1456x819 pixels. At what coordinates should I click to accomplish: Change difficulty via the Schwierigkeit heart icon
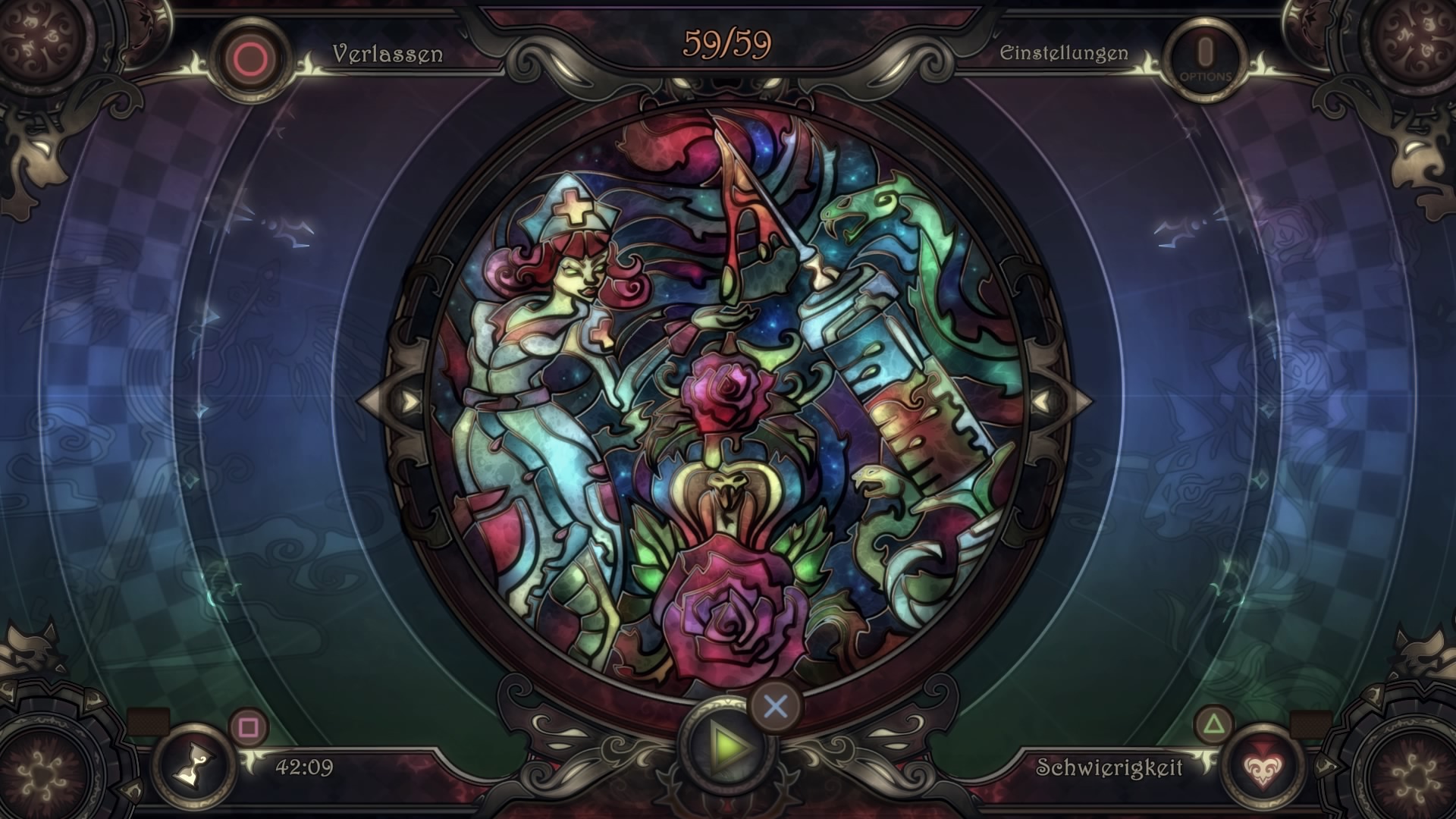click(x=1260, y=767)
